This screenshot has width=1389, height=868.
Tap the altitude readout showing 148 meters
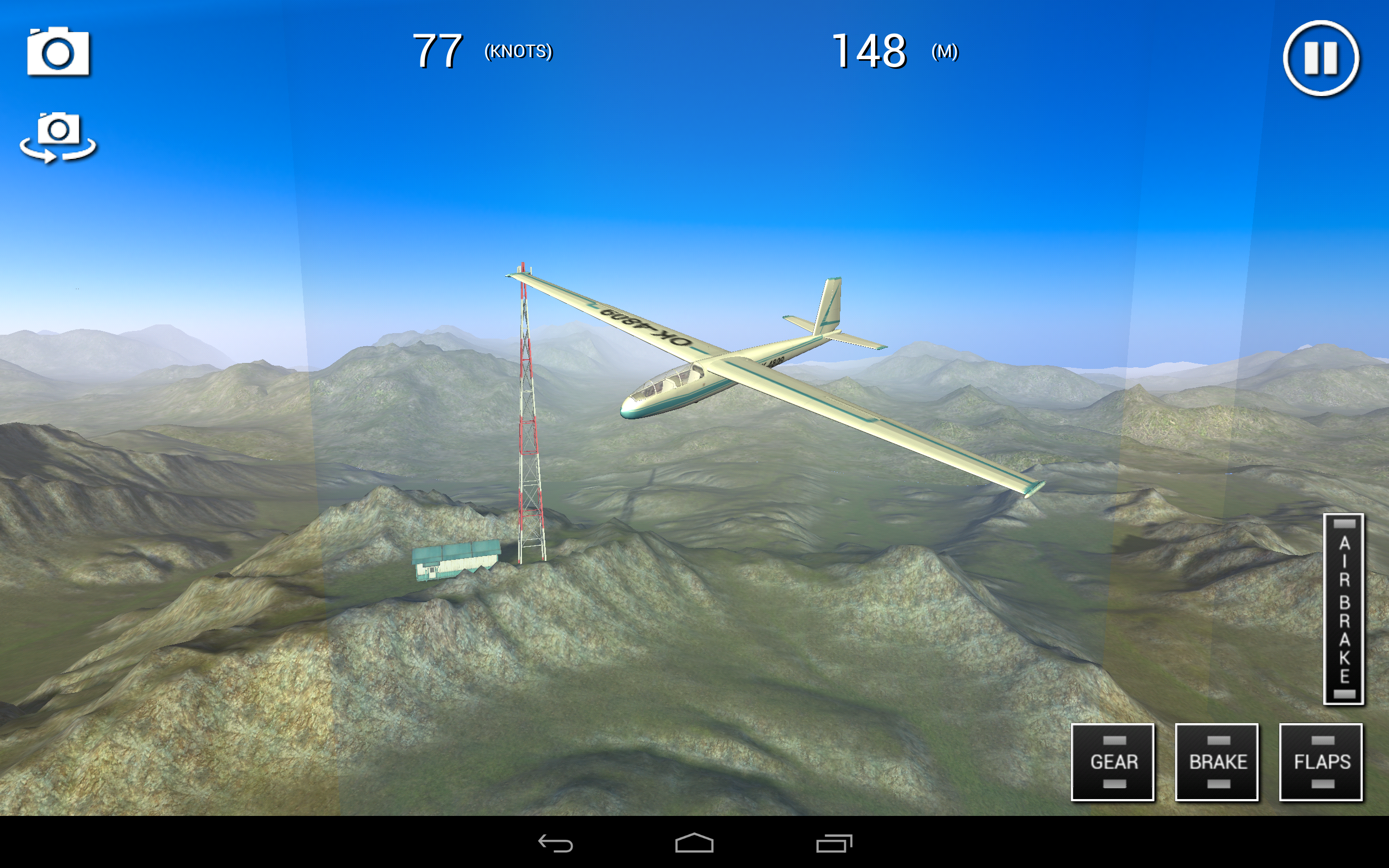(x=869, y=52)
